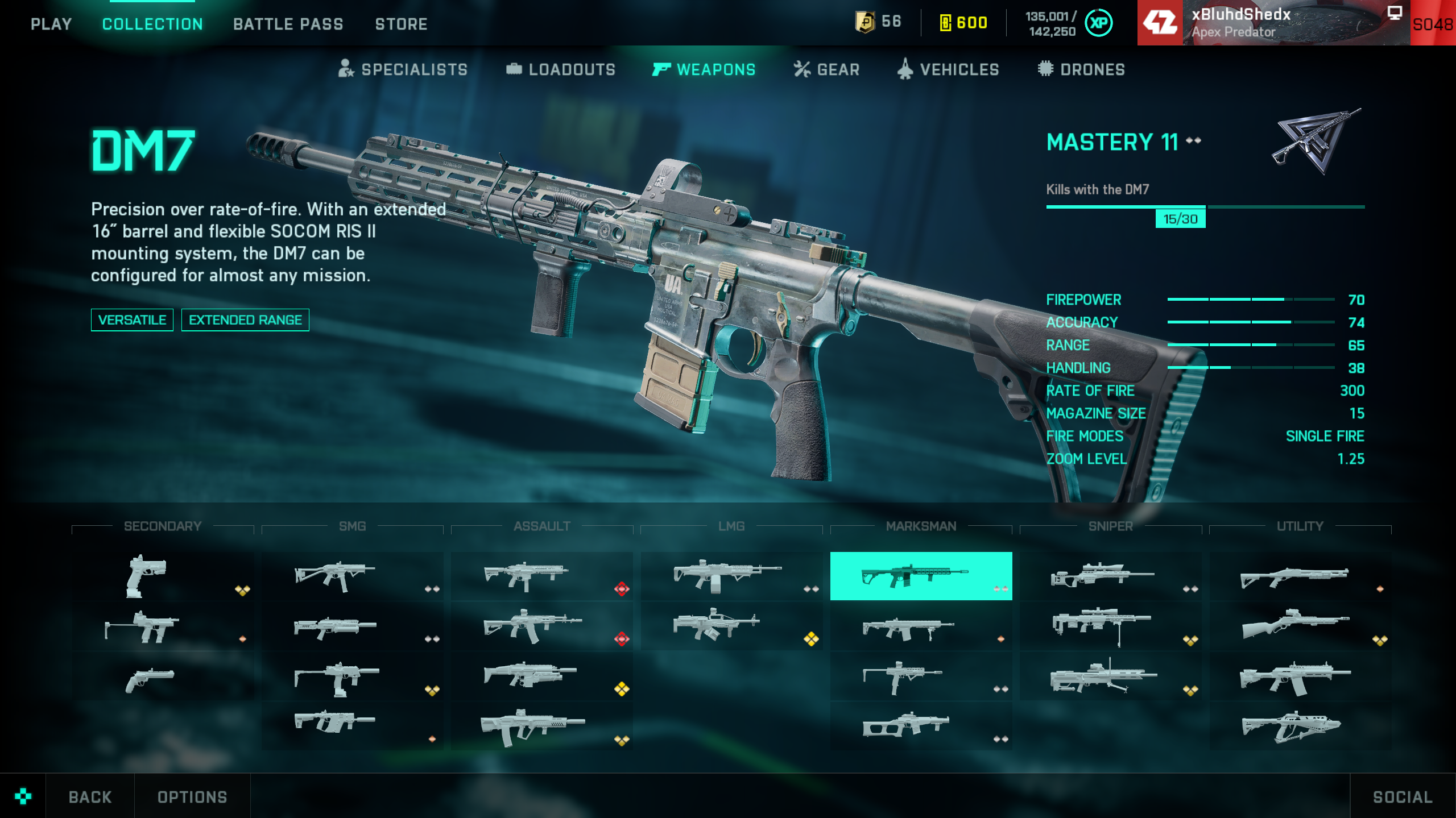Open the Drones category
This screenshot has height=818, width=1456.
(x=1081, y=69)
